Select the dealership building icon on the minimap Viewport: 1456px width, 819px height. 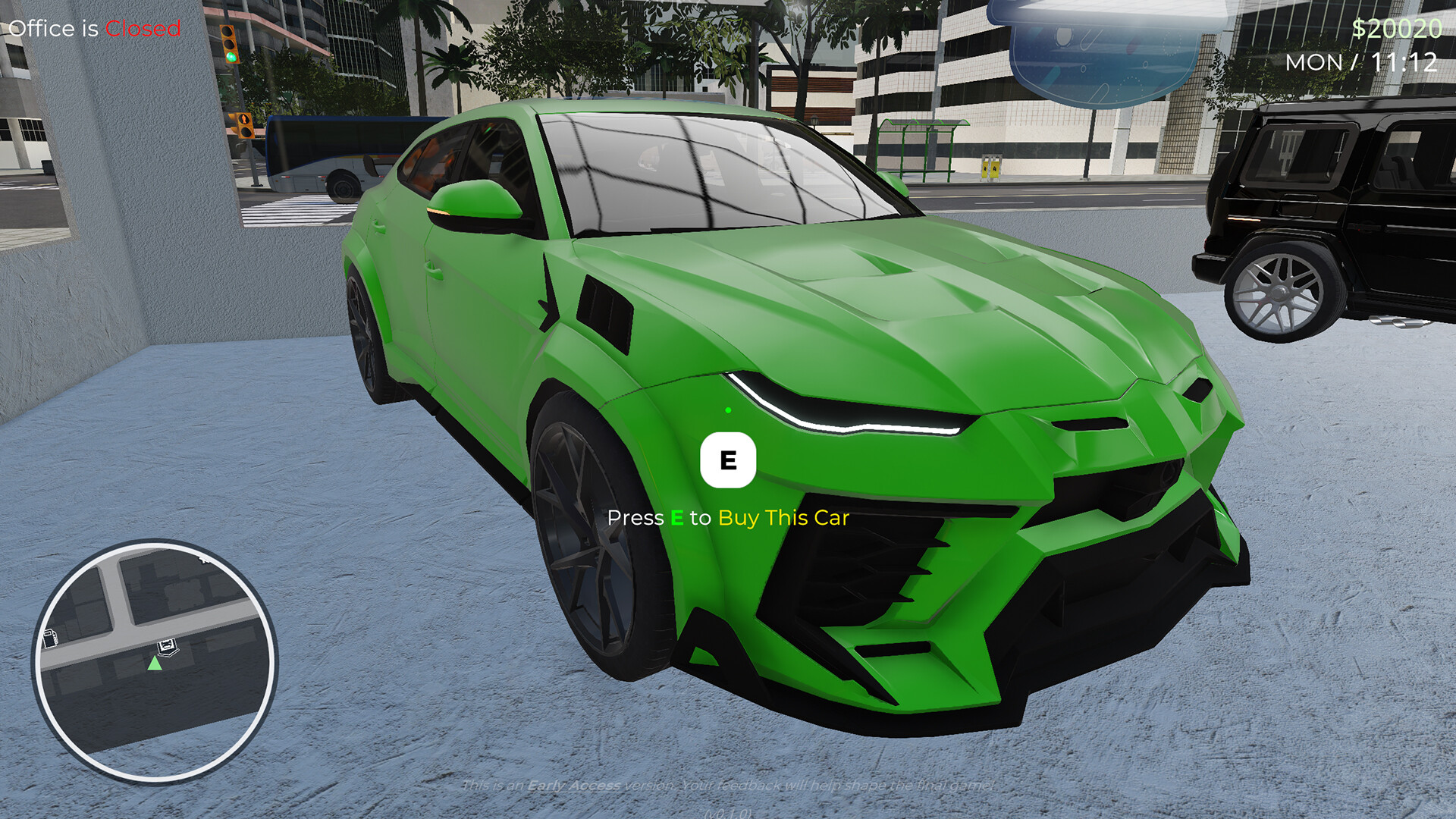pyautogui.click(x=168, y=646)
